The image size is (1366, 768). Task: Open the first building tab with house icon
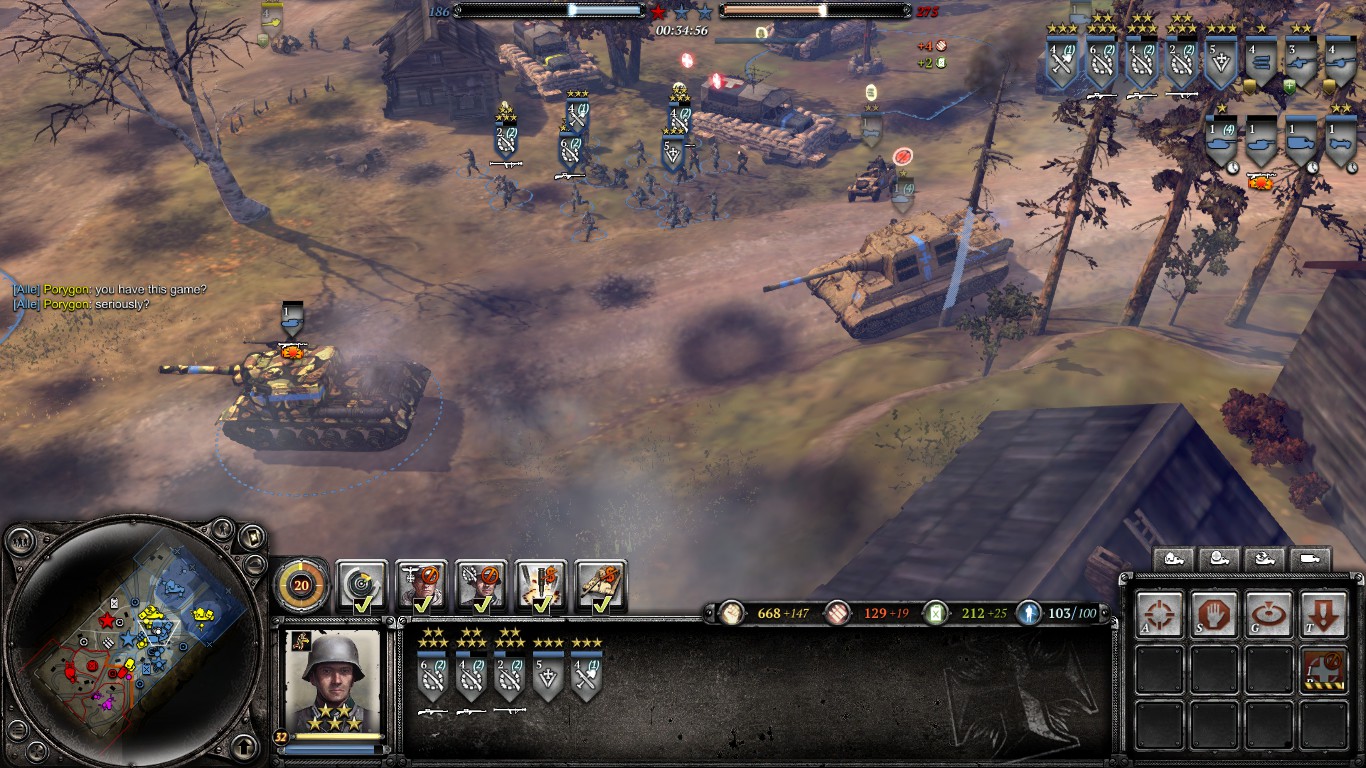pyautogui.click(x=1175, y=559)
